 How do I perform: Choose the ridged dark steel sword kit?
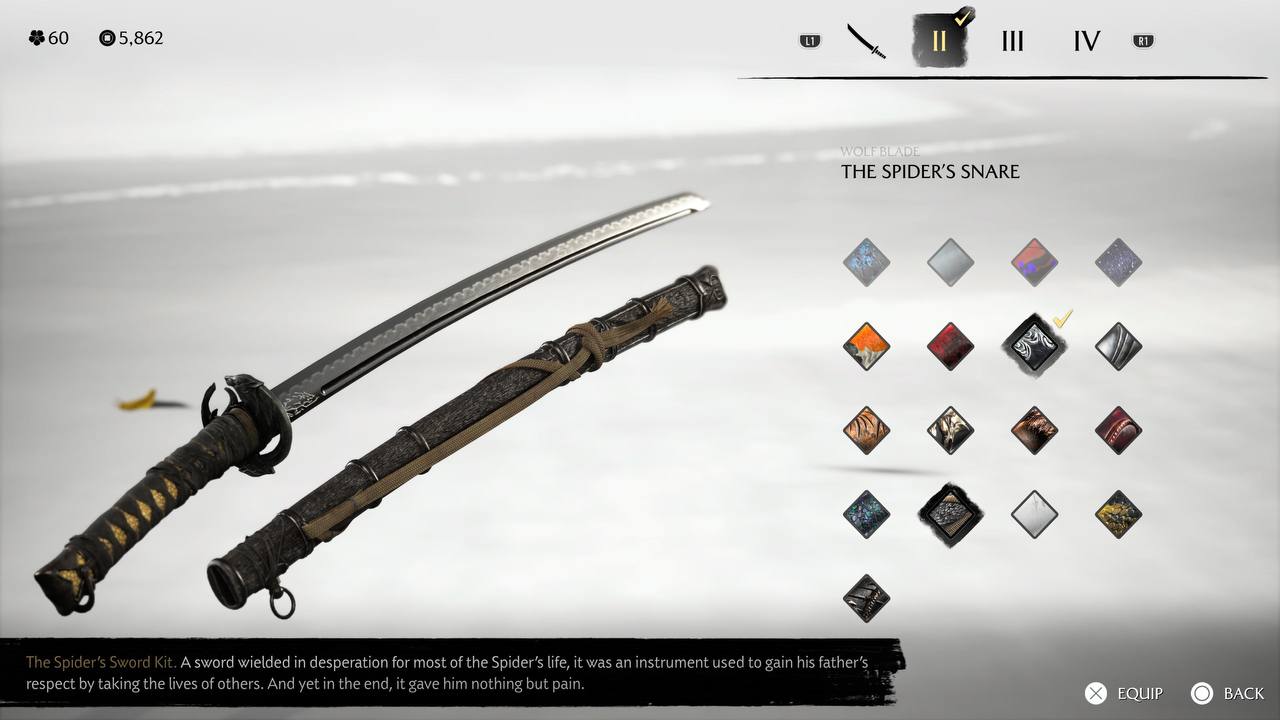pos(1118,347)
